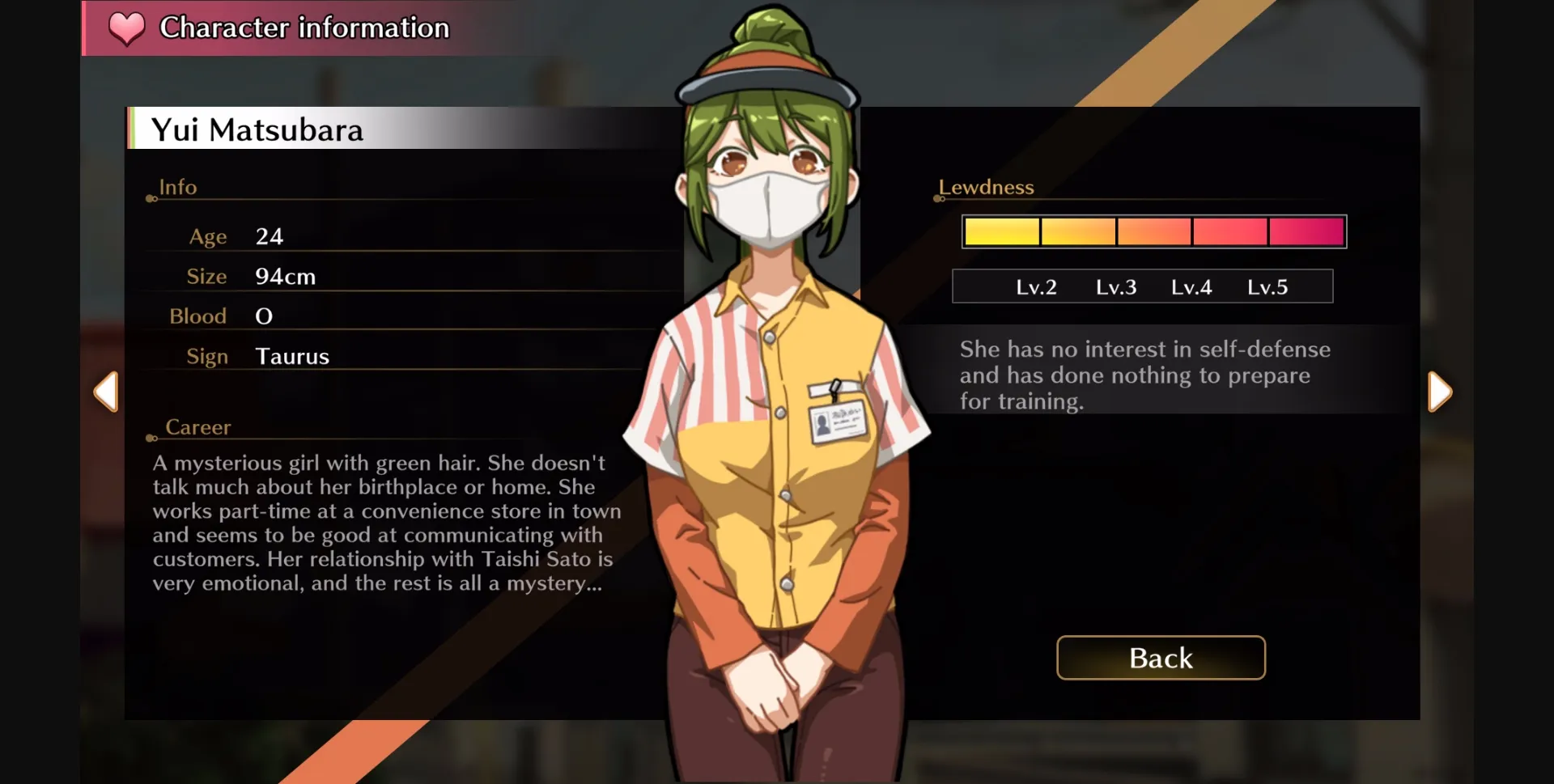
Task: Select the Lv.2 lewdness marker
Action: (x=1038, y=286)
